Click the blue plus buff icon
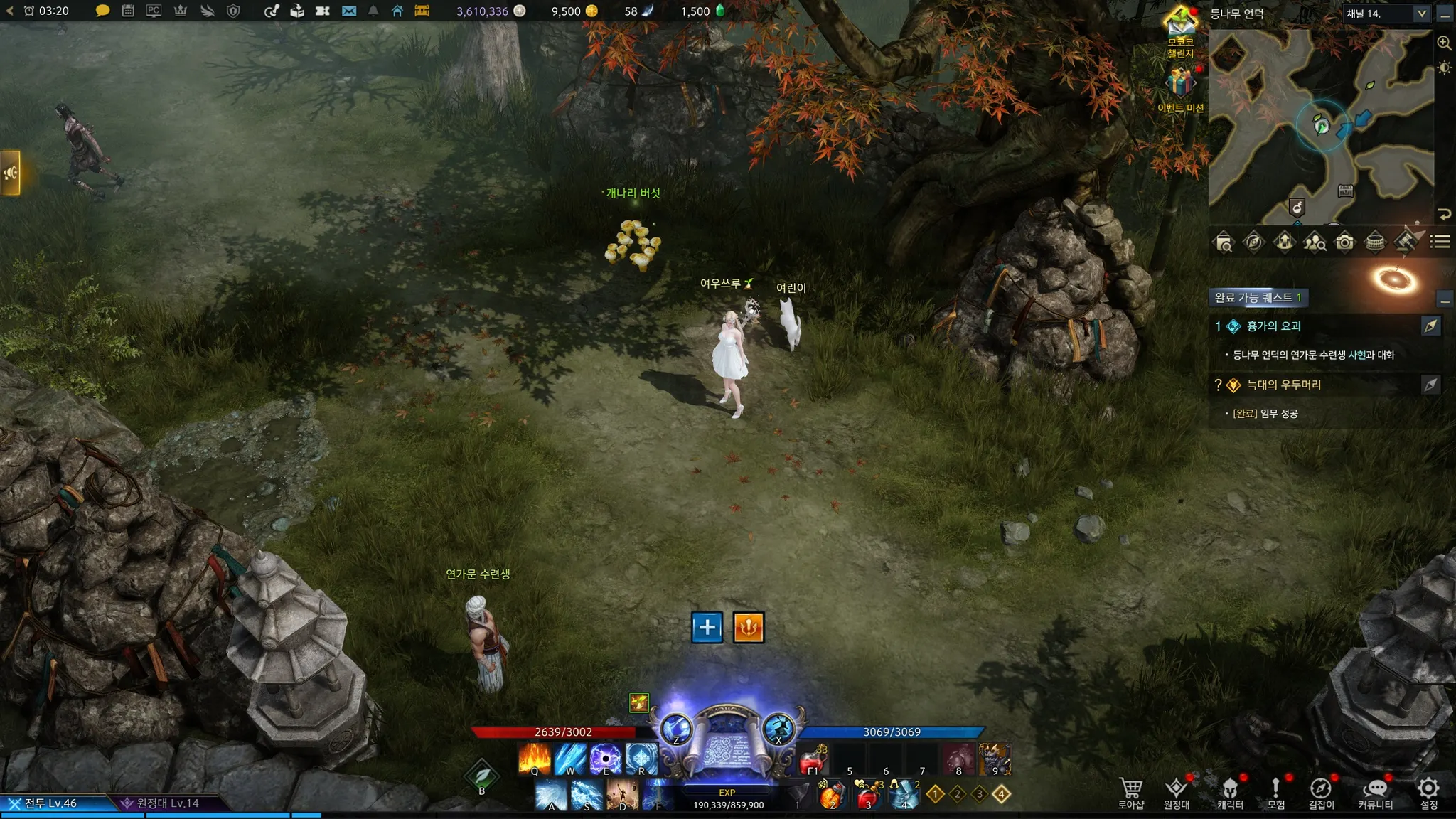1456x819 pixels. [707, 627]
